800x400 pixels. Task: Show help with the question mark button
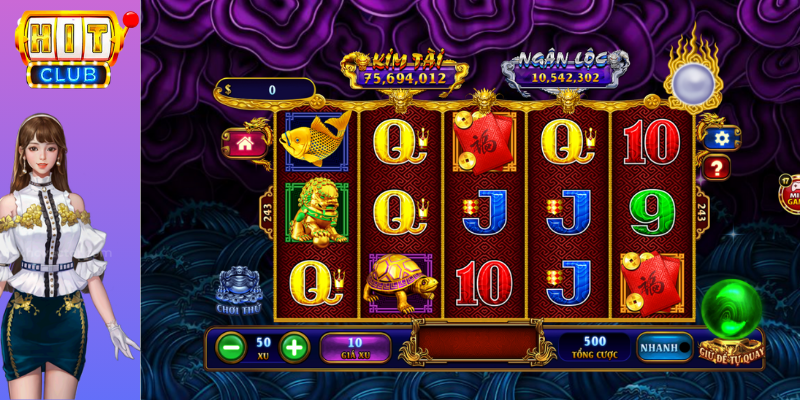(716, 168)
